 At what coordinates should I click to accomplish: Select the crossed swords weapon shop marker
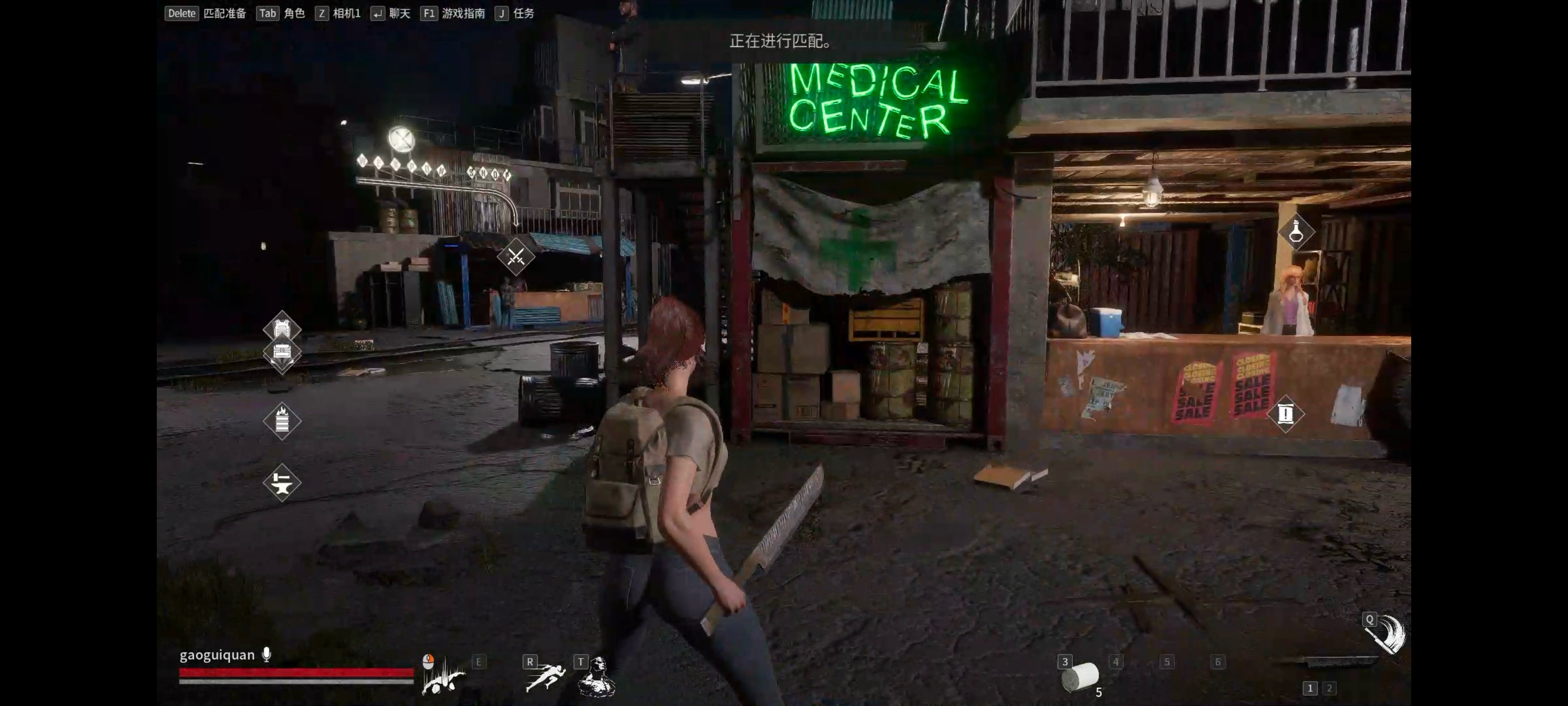pyautogui.click(x=515, y=256)
